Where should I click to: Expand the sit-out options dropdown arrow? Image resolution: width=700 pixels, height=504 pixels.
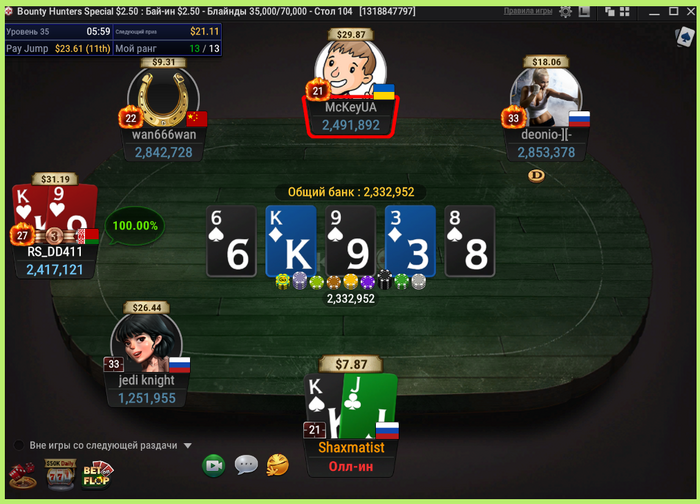coord(188,446)
